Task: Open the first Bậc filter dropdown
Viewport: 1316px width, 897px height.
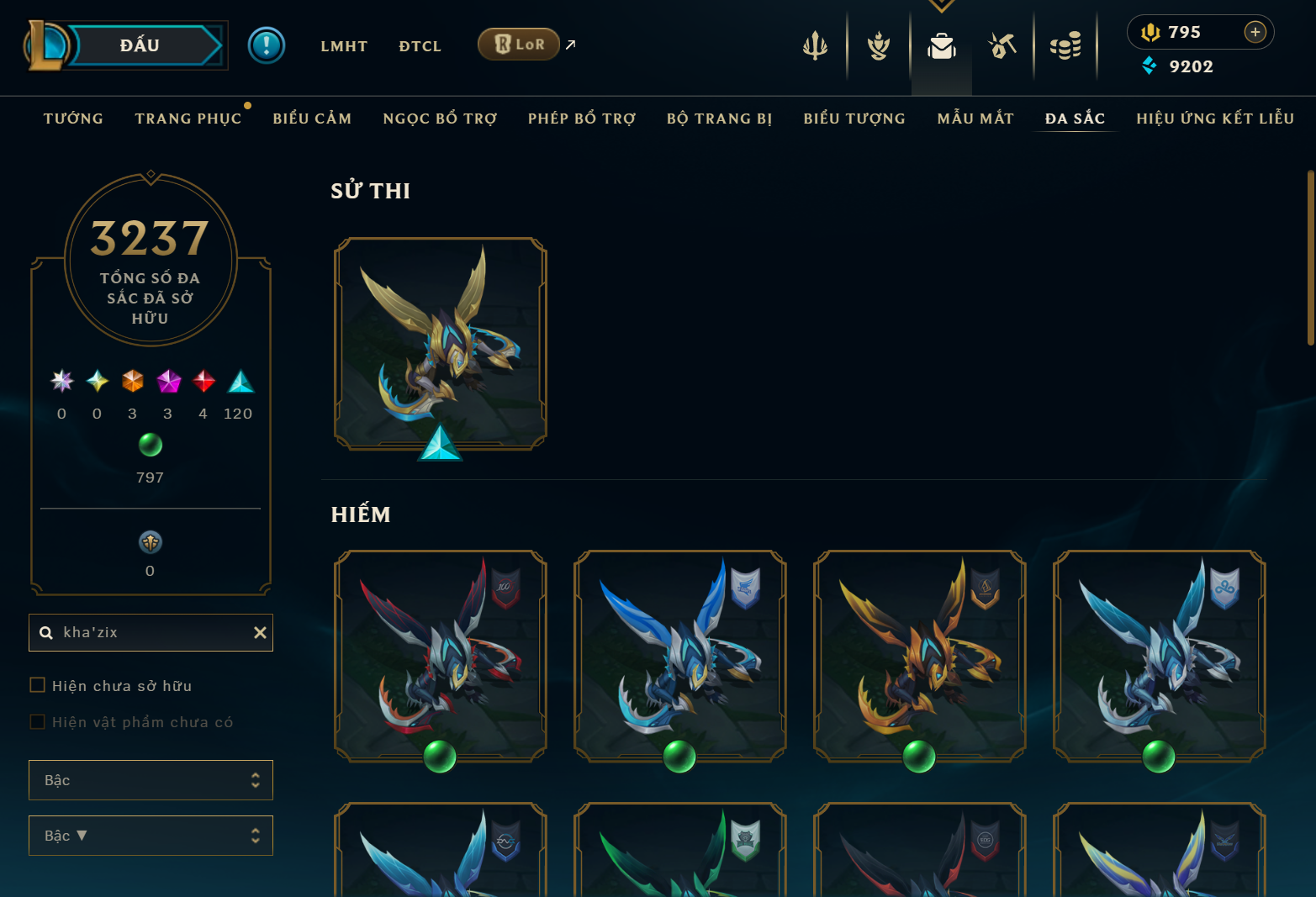Action: 151,779
